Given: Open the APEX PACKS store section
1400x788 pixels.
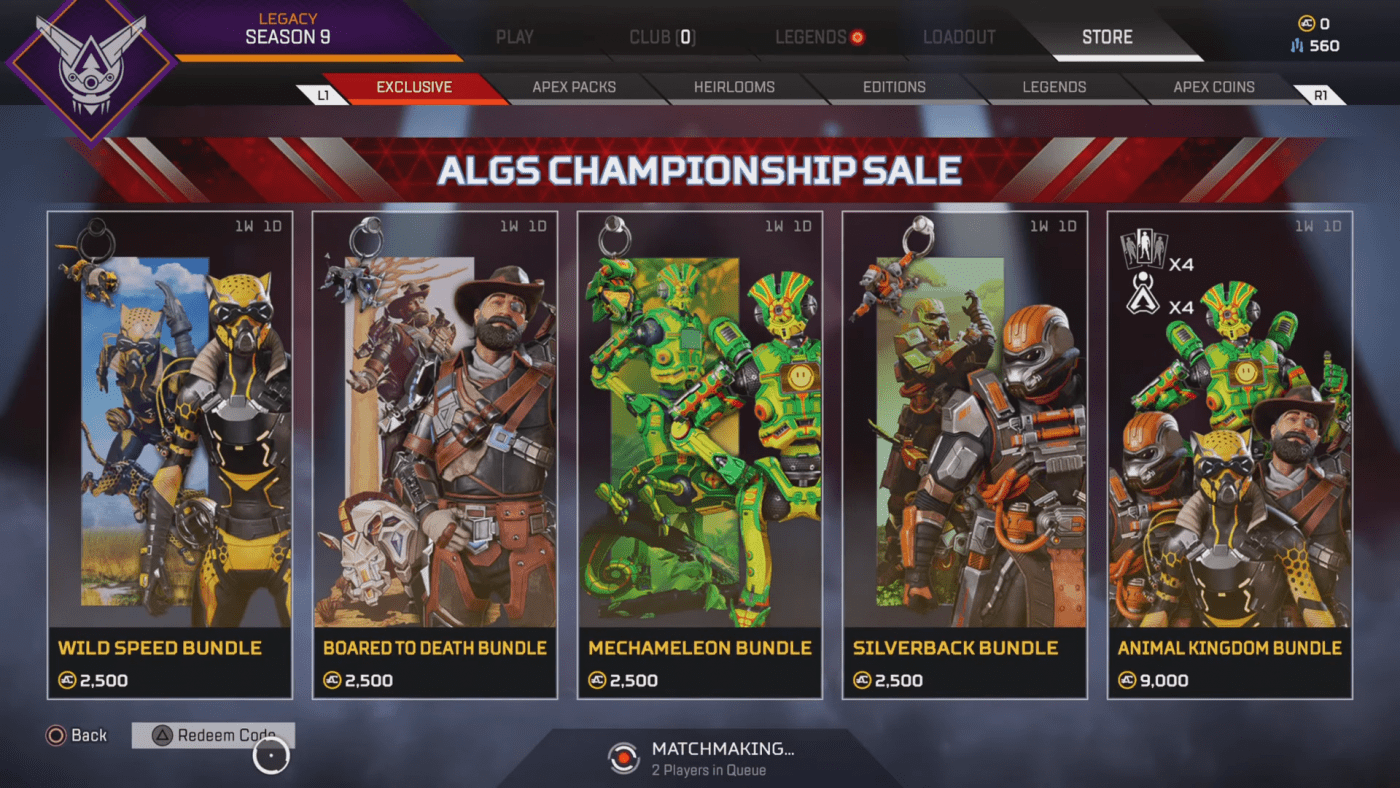Looking at the screenshot, I should point(574,88).
